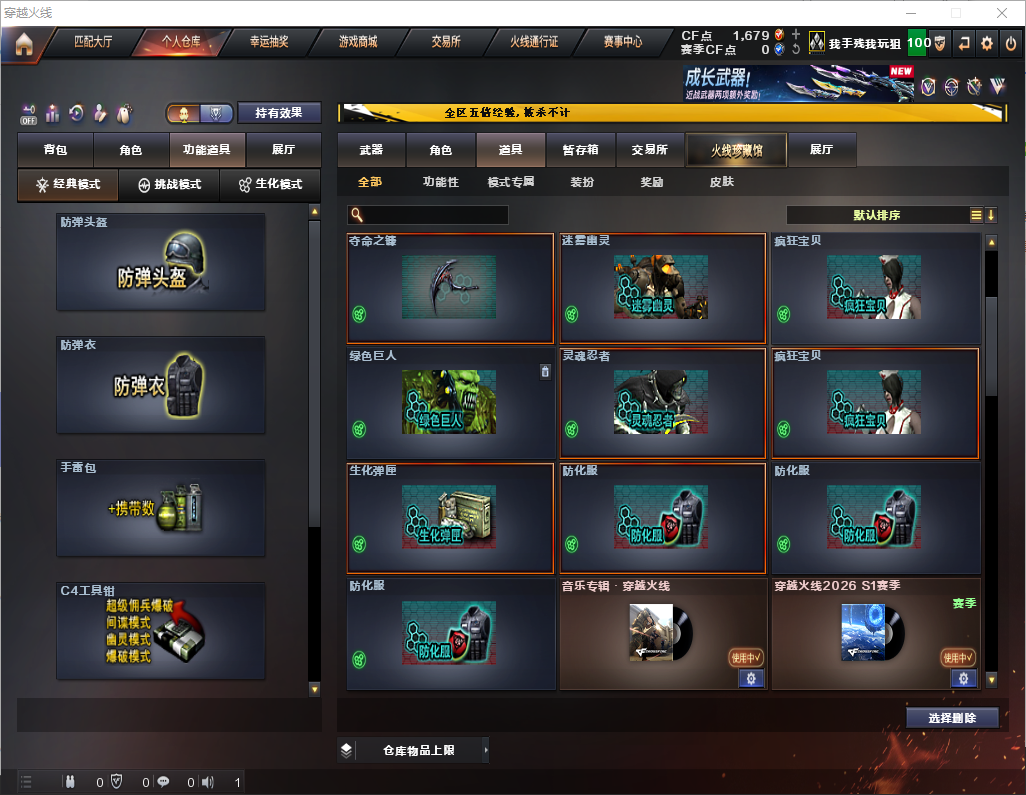Image resolution: width=1026 pixels, height=795 pixels.
Task: Choose the 绿色巨人 item card
Action: pyautogui.click(x=450, y=403)
